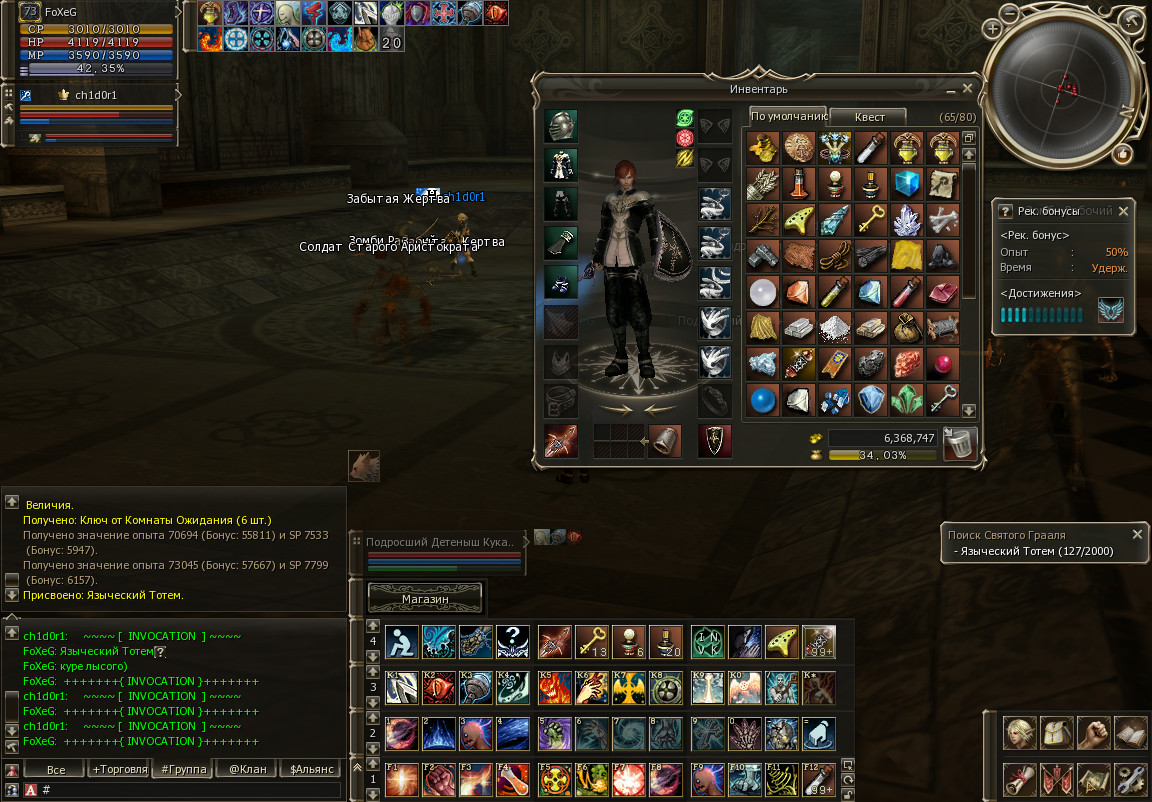Screen dimensions: 1152x802
Task: Switch chat to the $Альянс tab
Action: point(310,769)
